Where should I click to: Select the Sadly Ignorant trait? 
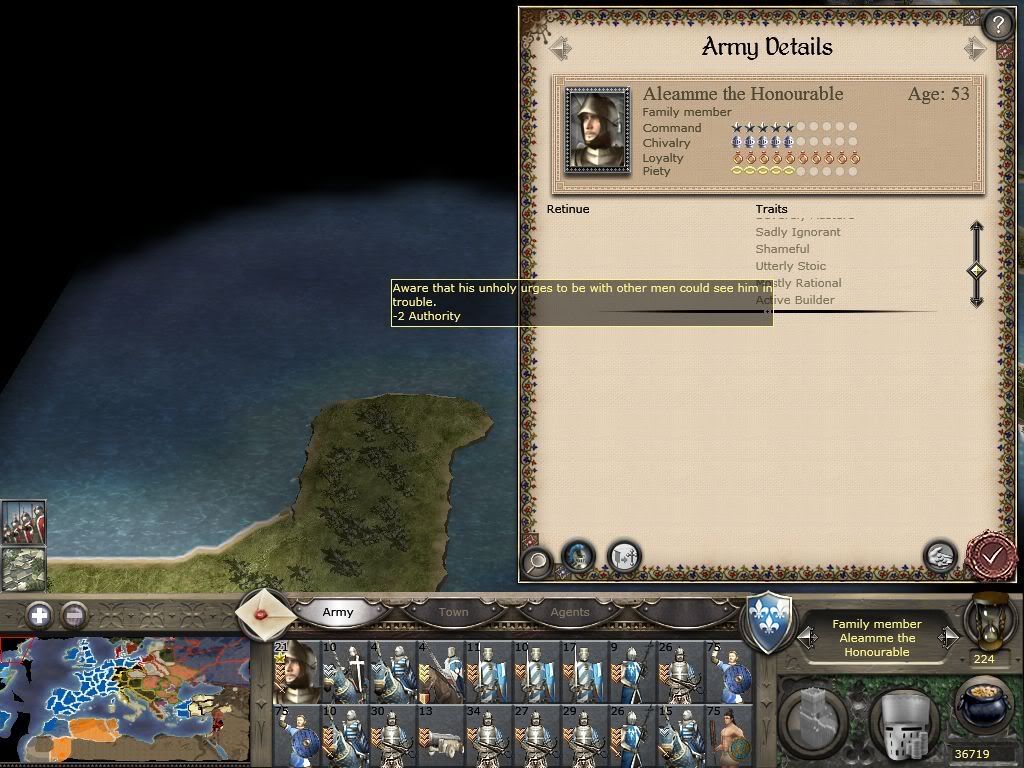click(798, 232)
